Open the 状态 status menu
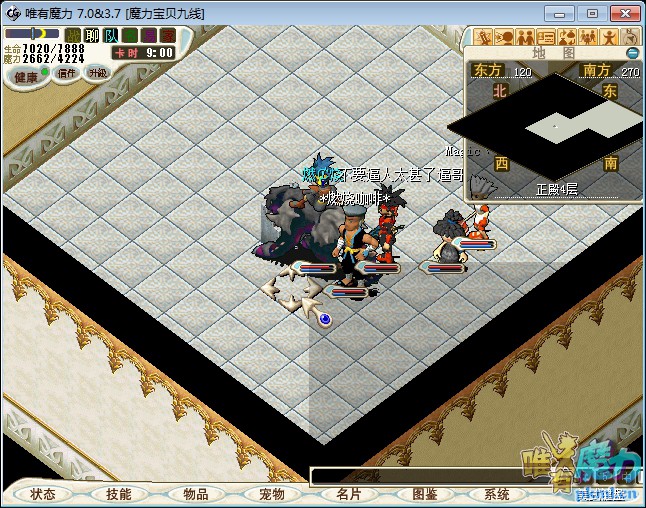This screenshot has width=646, height=508. click(x=43, y=494)
